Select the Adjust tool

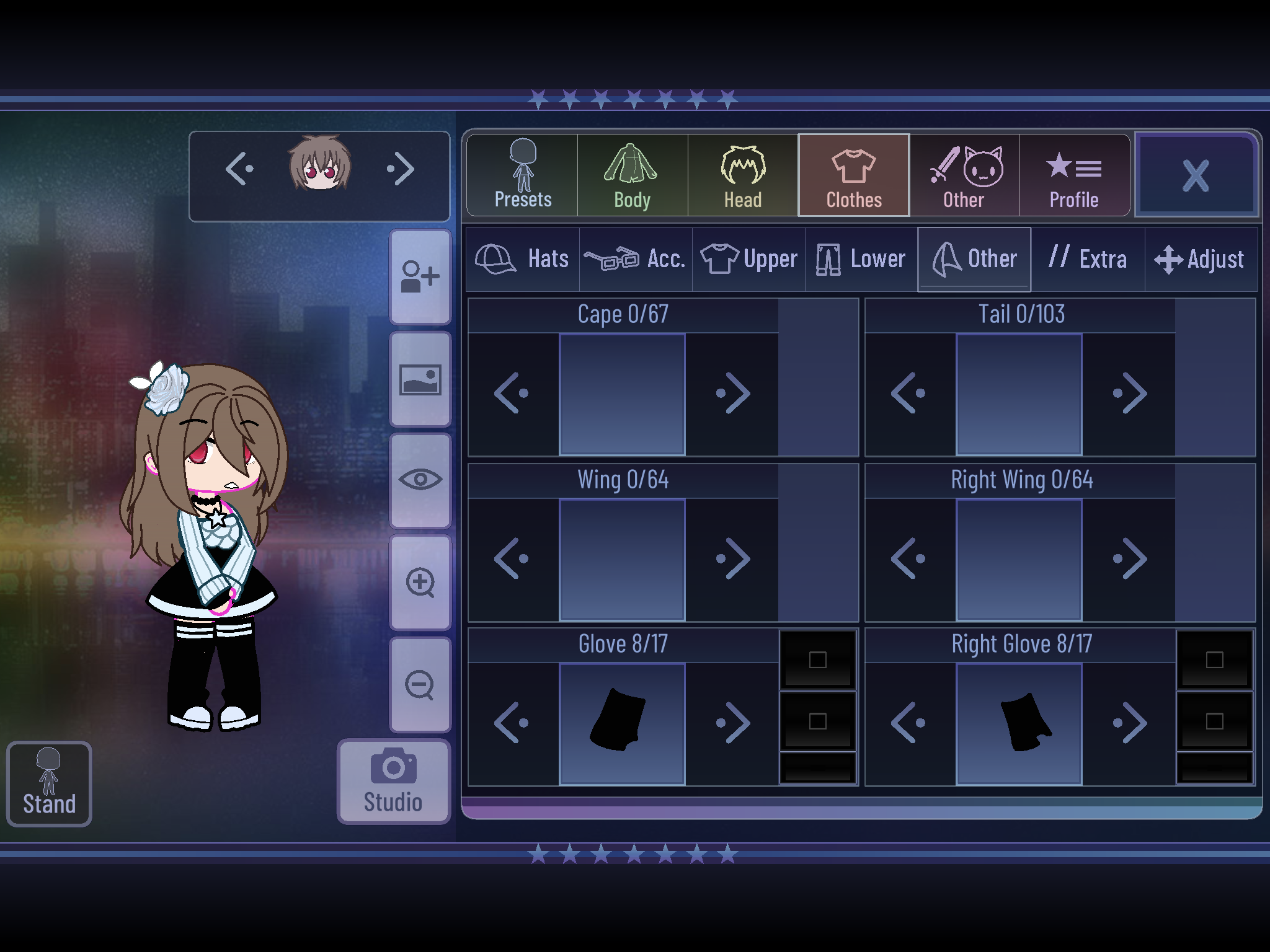tap(1199, 258)
